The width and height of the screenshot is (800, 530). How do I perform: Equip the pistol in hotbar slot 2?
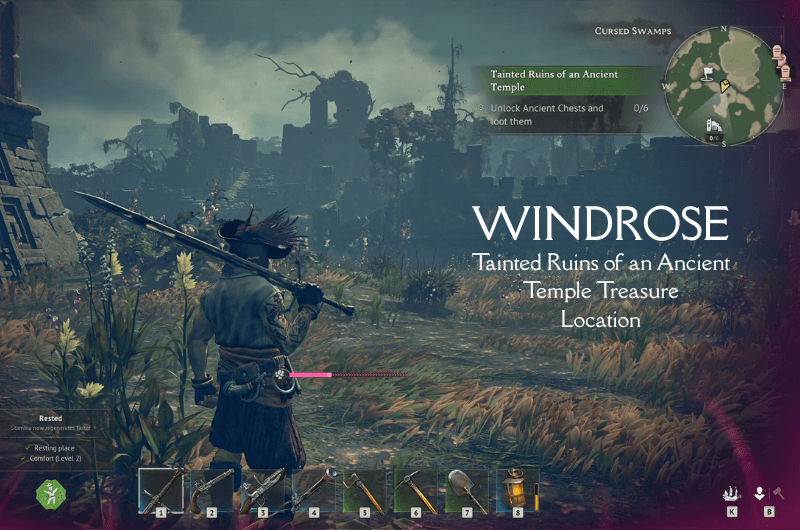pyautogui.click(x=212, y=491)
